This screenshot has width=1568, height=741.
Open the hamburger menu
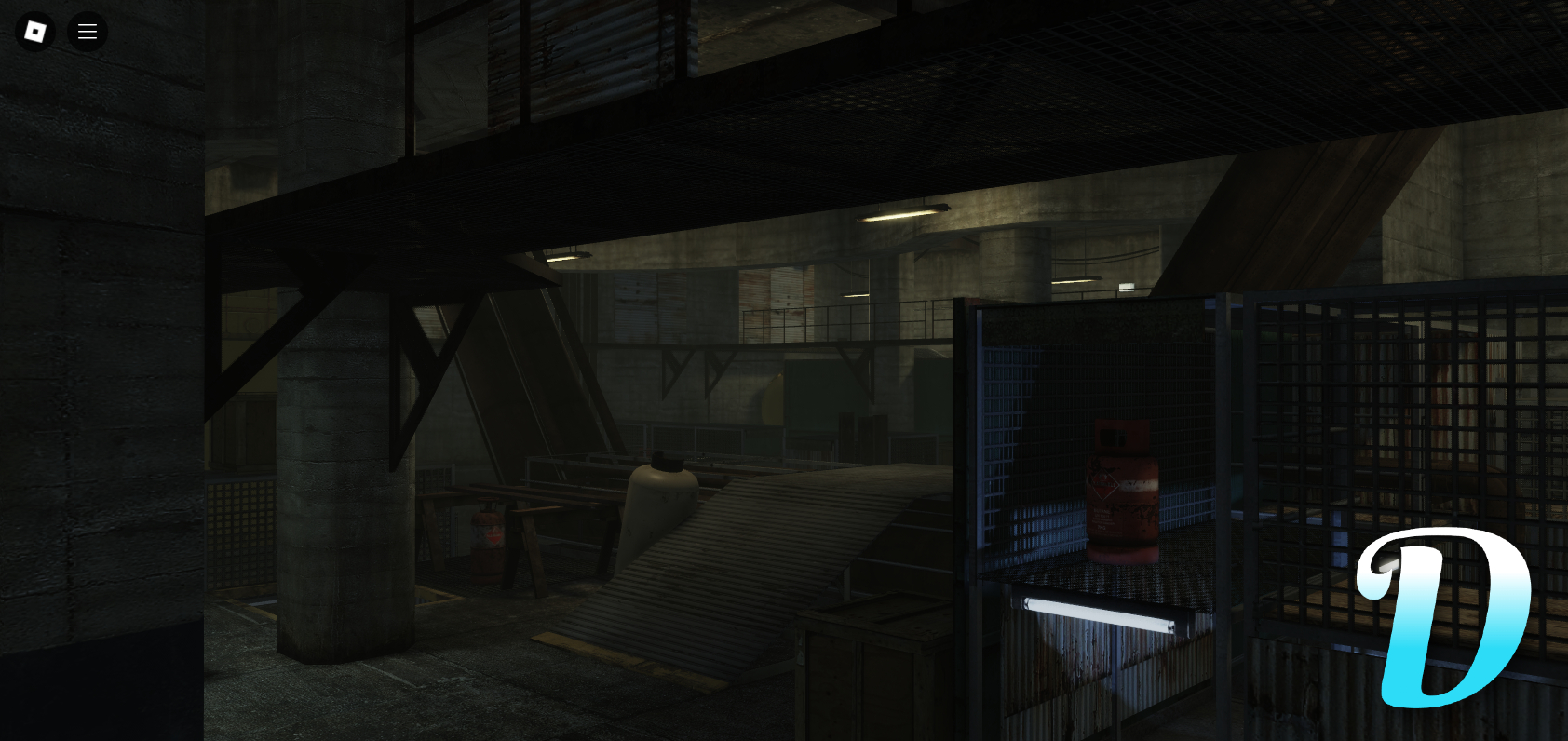88,31
